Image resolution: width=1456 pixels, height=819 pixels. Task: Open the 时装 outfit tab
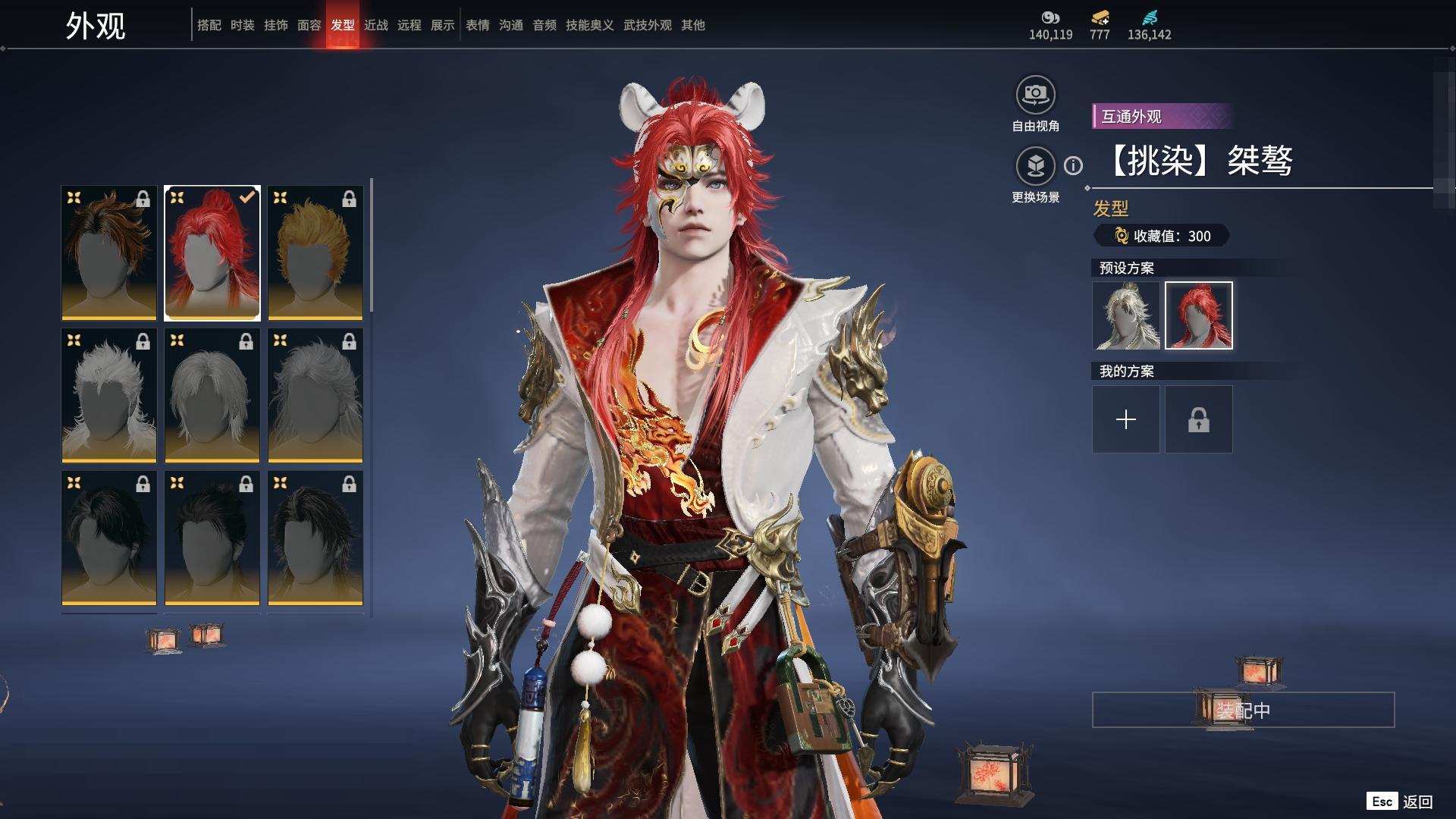point(242,25)
